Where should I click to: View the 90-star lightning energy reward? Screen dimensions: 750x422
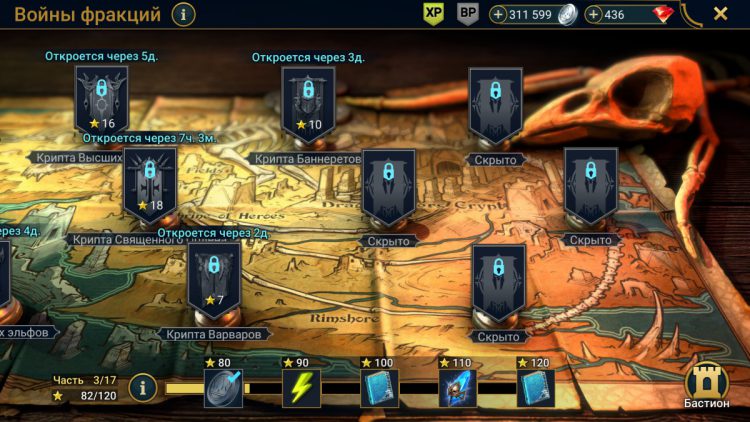tap(301, 388)
